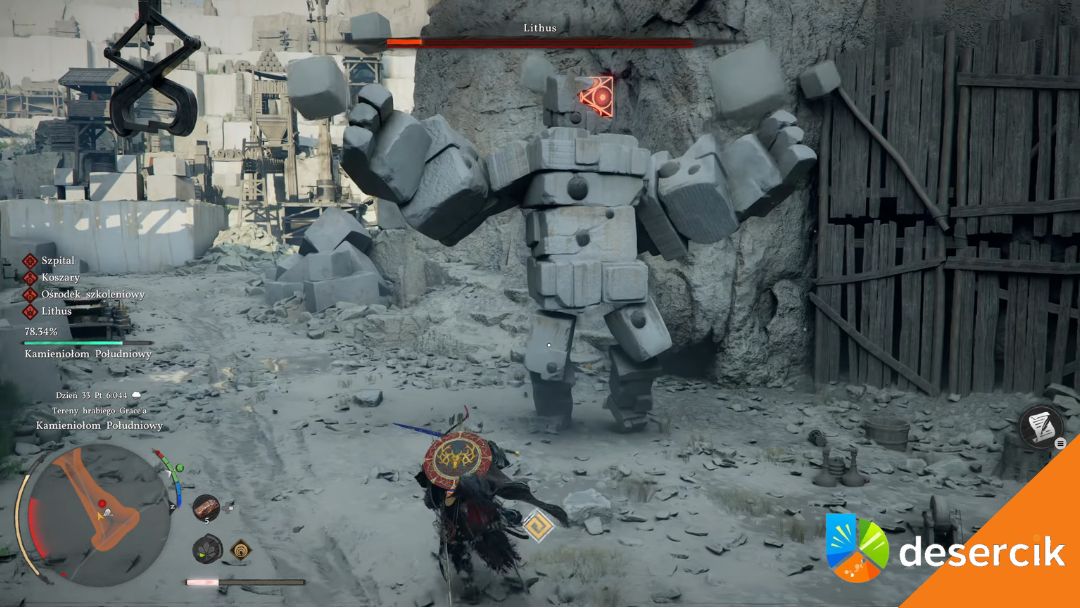Select the consumable item slot showing 5
This screenshot has width=1080, height=608.
(x=205, y=508)
